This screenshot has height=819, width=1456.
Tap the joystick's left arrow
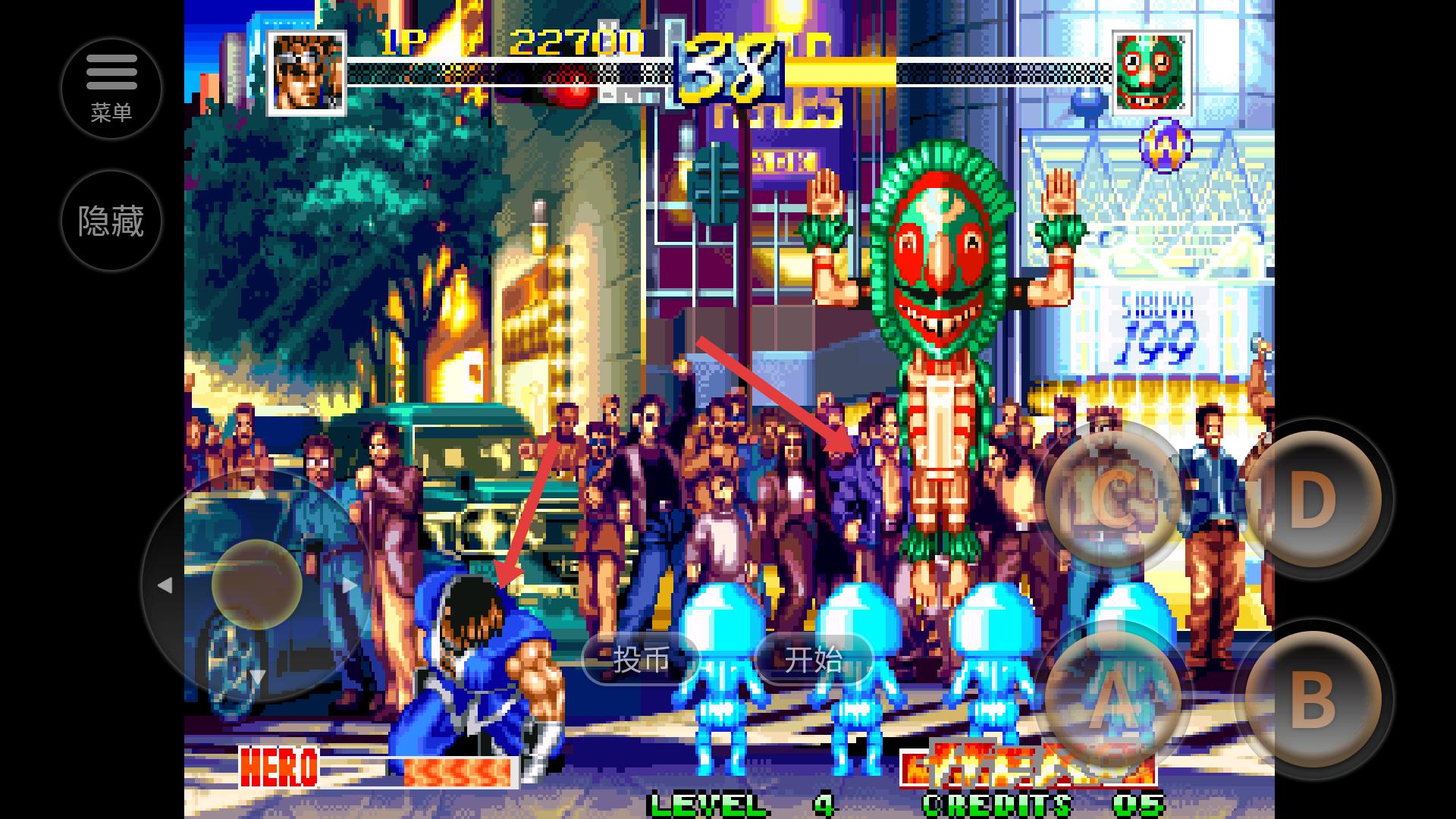[x=165, y=585]
